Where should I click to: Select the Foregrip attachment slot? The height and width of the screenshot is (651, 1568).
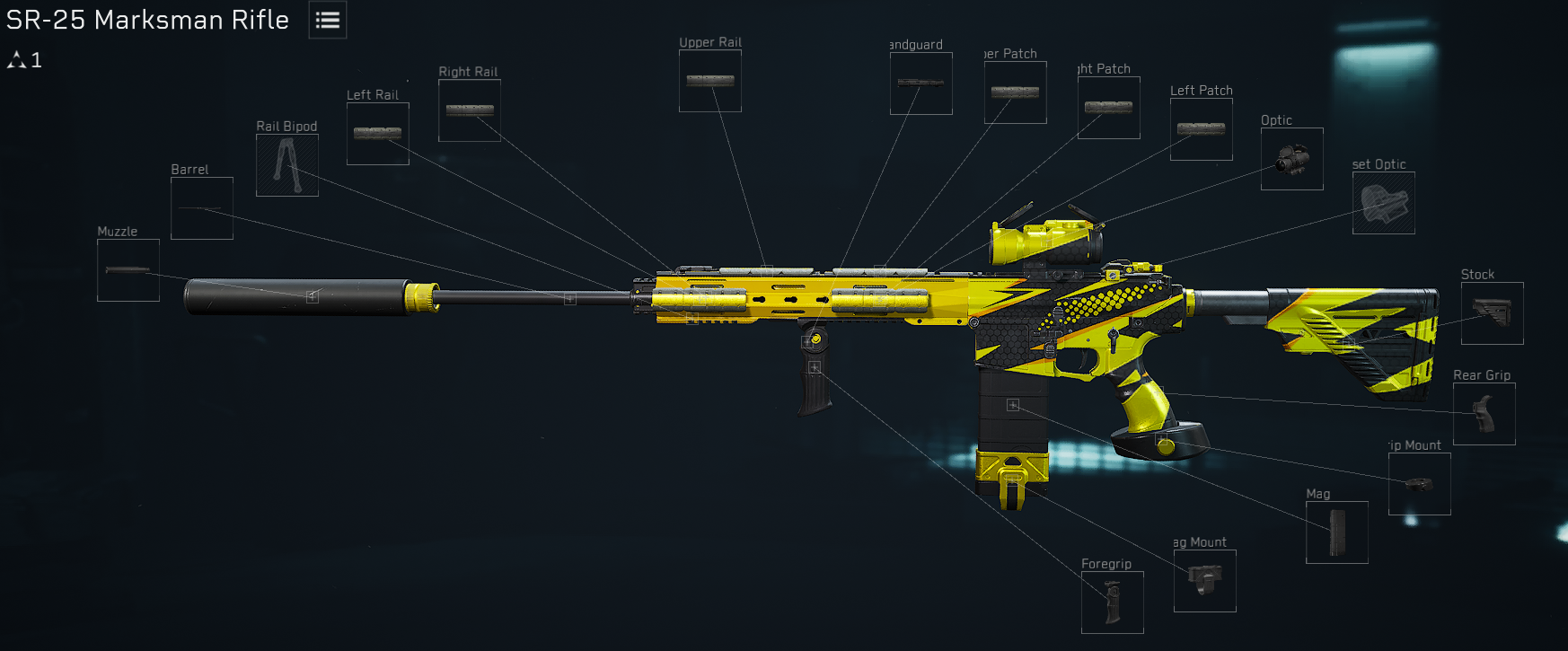tap(1113, 602)
